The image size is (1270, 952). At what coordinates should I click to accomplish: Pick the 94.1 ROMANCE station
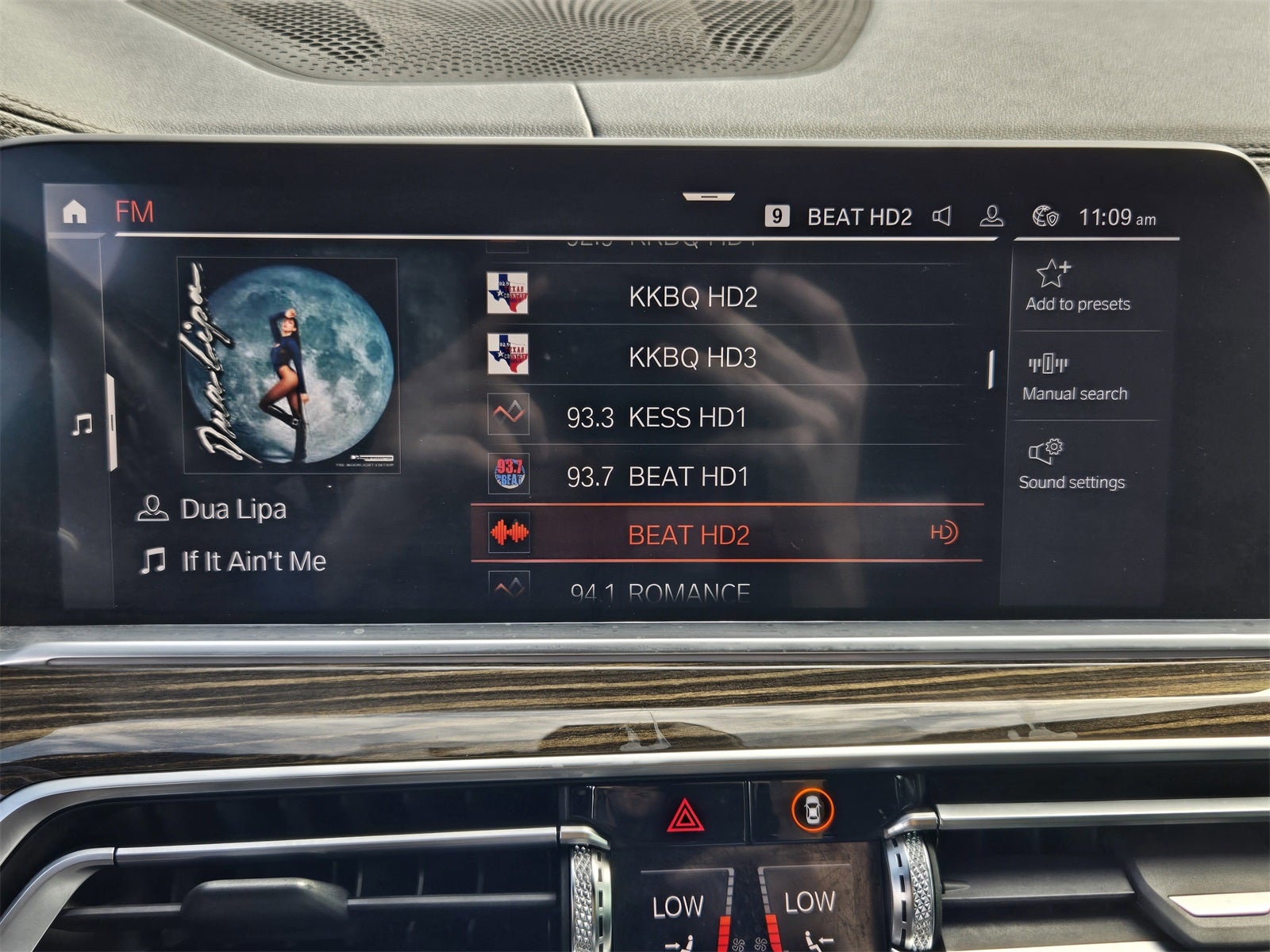(660, 591)
